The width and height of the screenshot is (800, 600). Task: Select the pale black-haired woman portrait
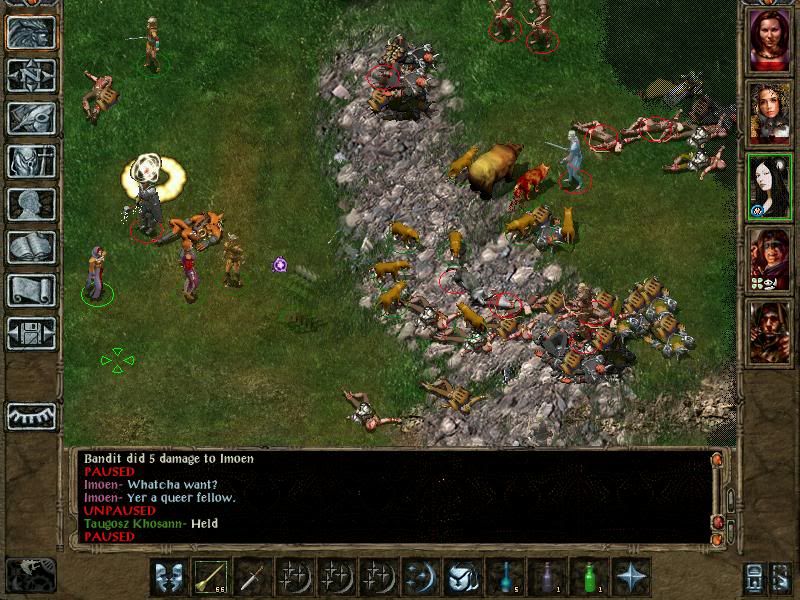770,186
